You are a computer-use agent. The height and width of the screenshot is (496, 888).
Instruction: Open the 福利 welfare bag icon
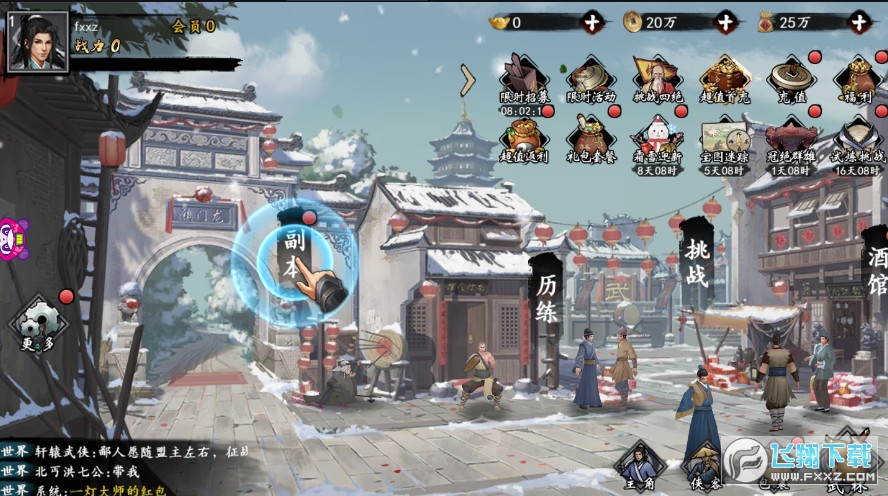857,80
